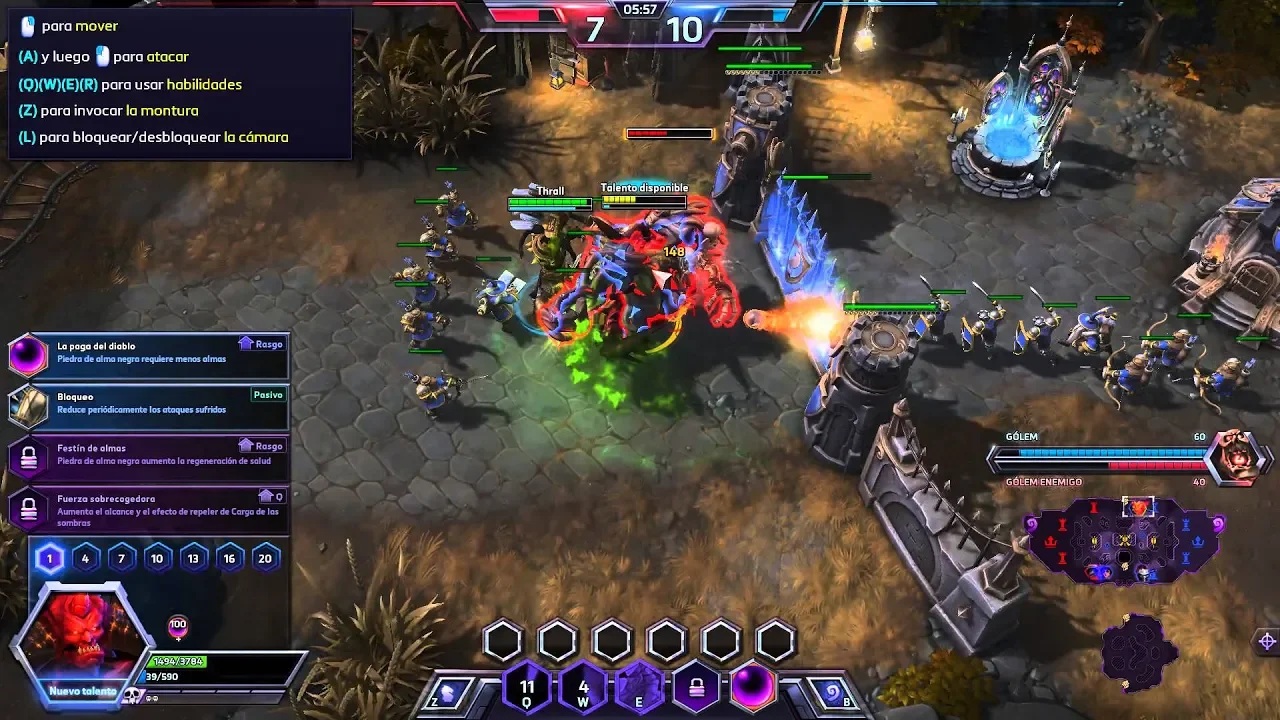Viewport: 1280px width, 720px height.
Task: Switch to the level 7 talent tier
Action: (121, 559)
